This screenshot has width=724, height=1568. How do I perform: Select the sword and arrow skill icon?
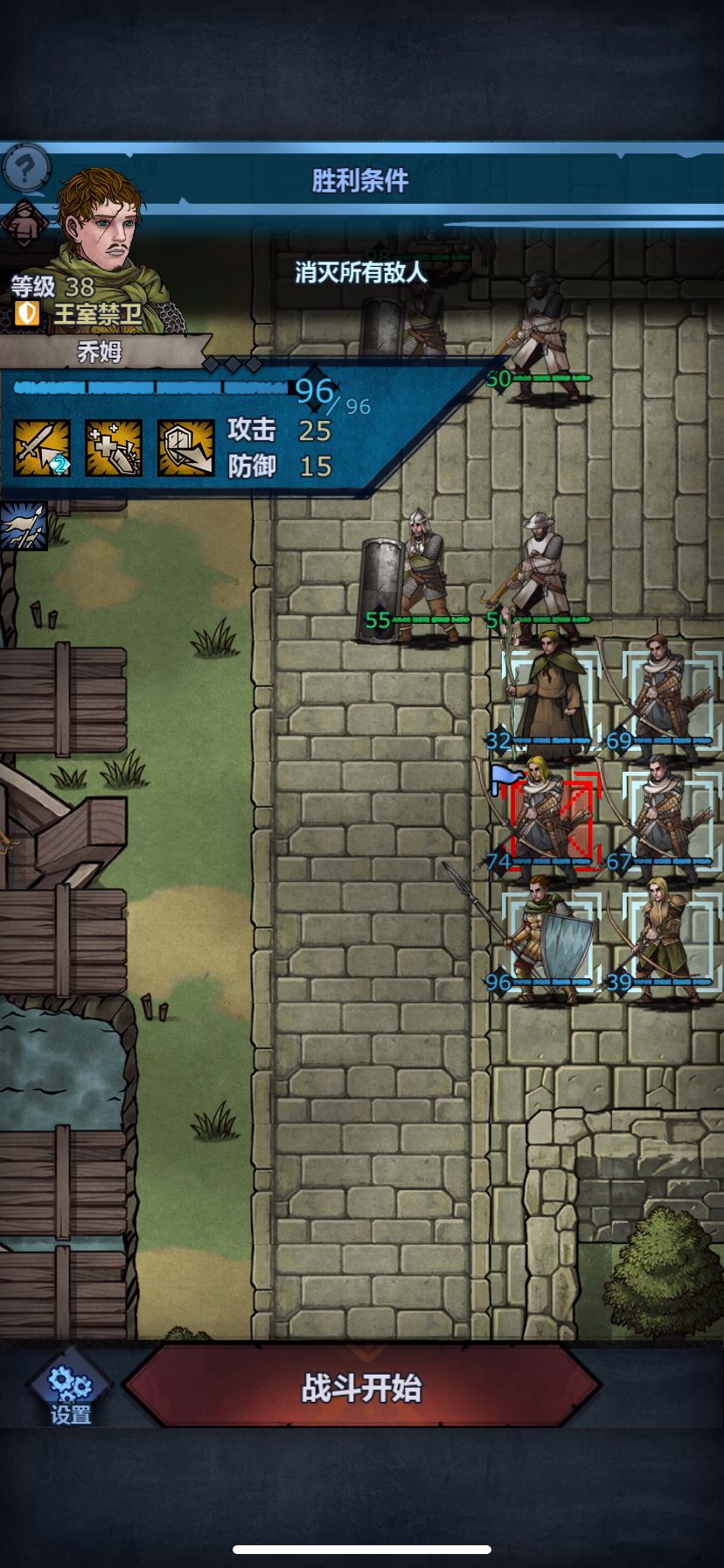(x=42, y=448)
